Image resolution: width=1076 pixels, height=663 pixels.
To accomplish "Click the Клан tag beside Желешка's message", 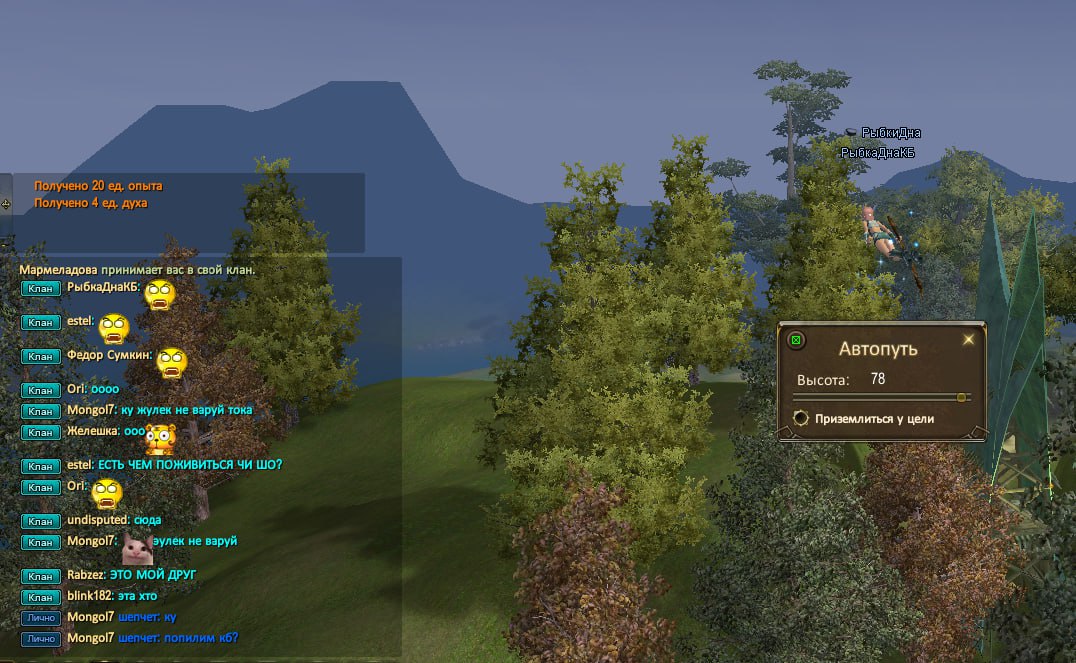I will (x=40, y=432).
